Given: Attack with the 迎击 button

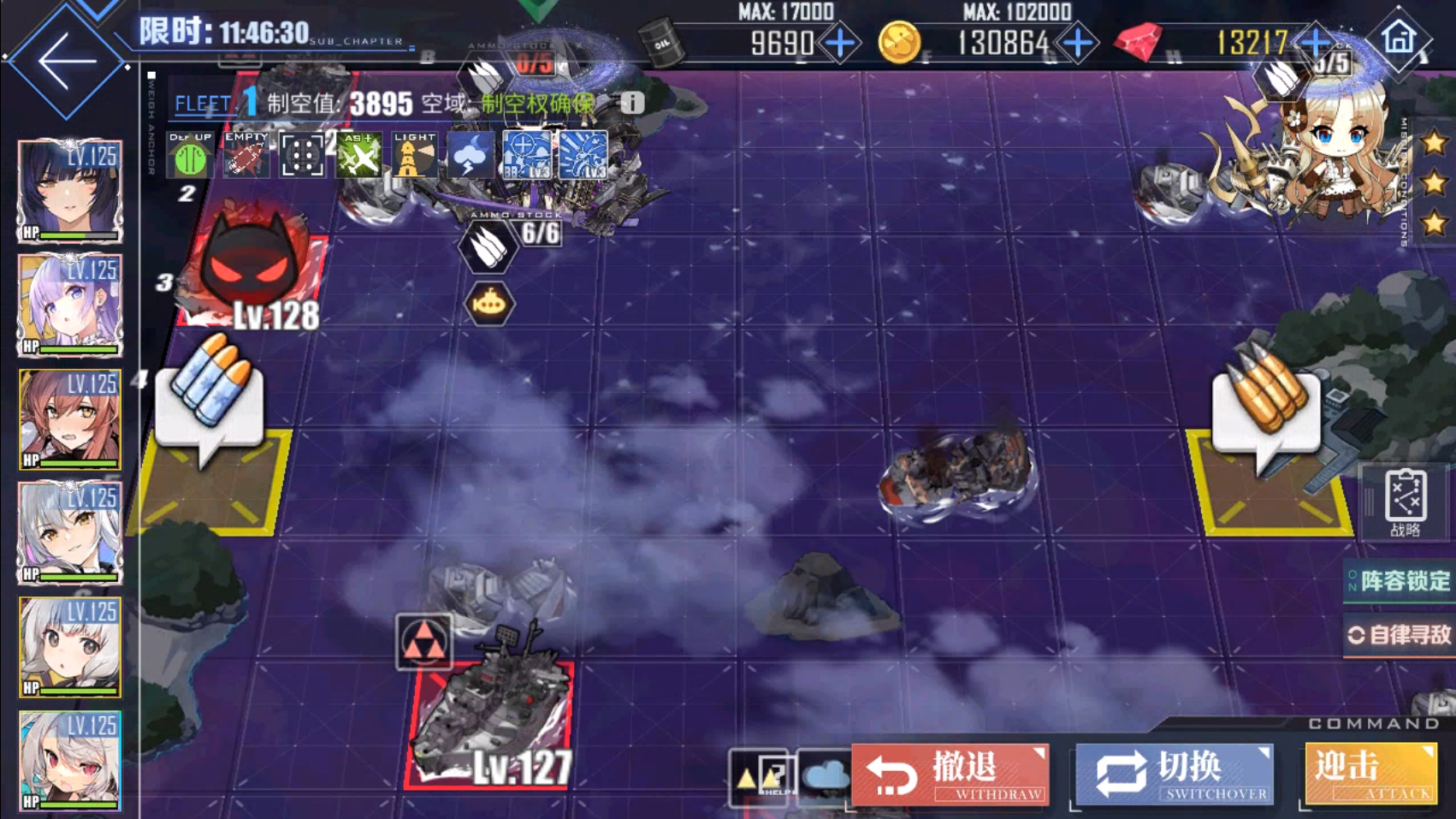Looking at the screenshot, I should point(1370,774).
